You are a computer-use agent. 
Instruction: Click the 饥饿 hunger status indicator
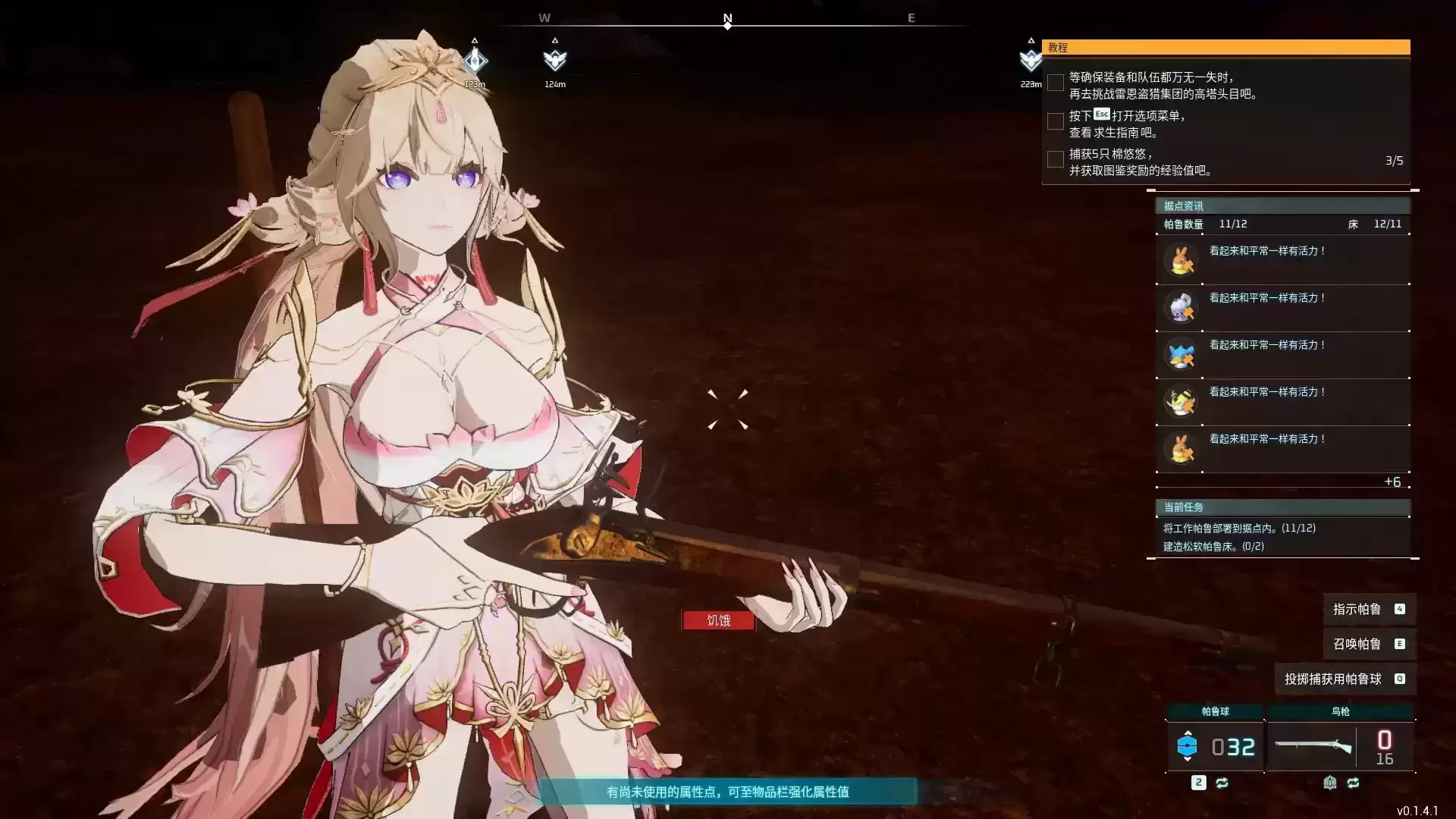coord(718,620)
